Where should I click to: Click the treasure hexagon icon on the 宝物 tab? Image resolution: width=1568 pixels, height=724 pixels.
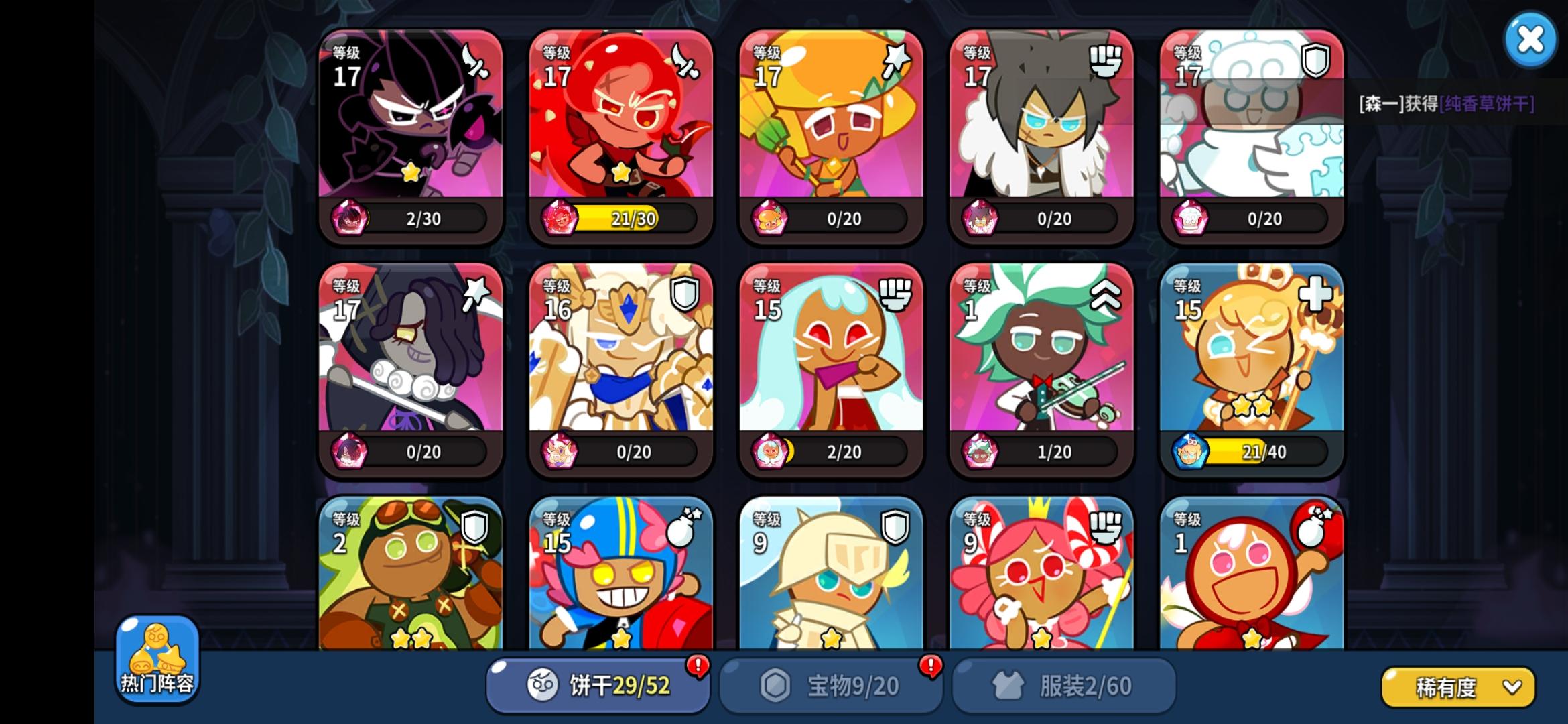tap(774, 684)
